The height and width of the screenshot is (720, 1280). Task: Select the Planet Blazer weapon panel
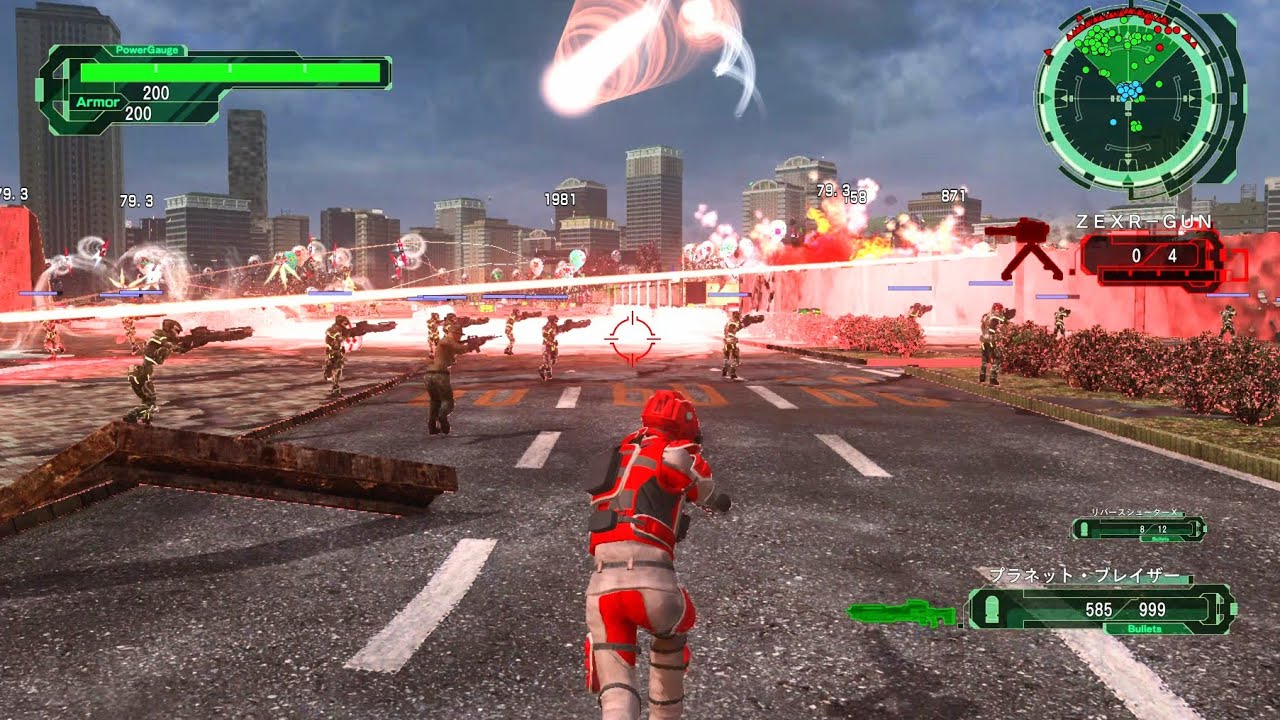1102,608
